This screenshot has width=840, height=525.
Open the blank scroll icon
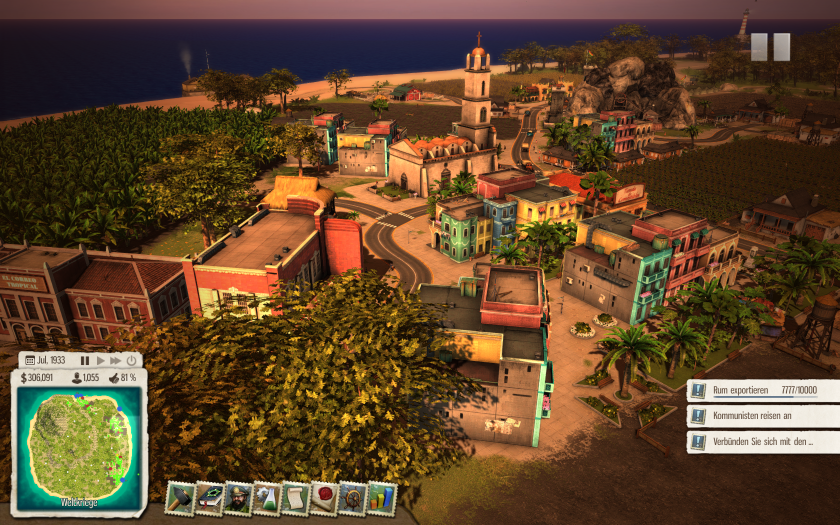pos(295,498)
